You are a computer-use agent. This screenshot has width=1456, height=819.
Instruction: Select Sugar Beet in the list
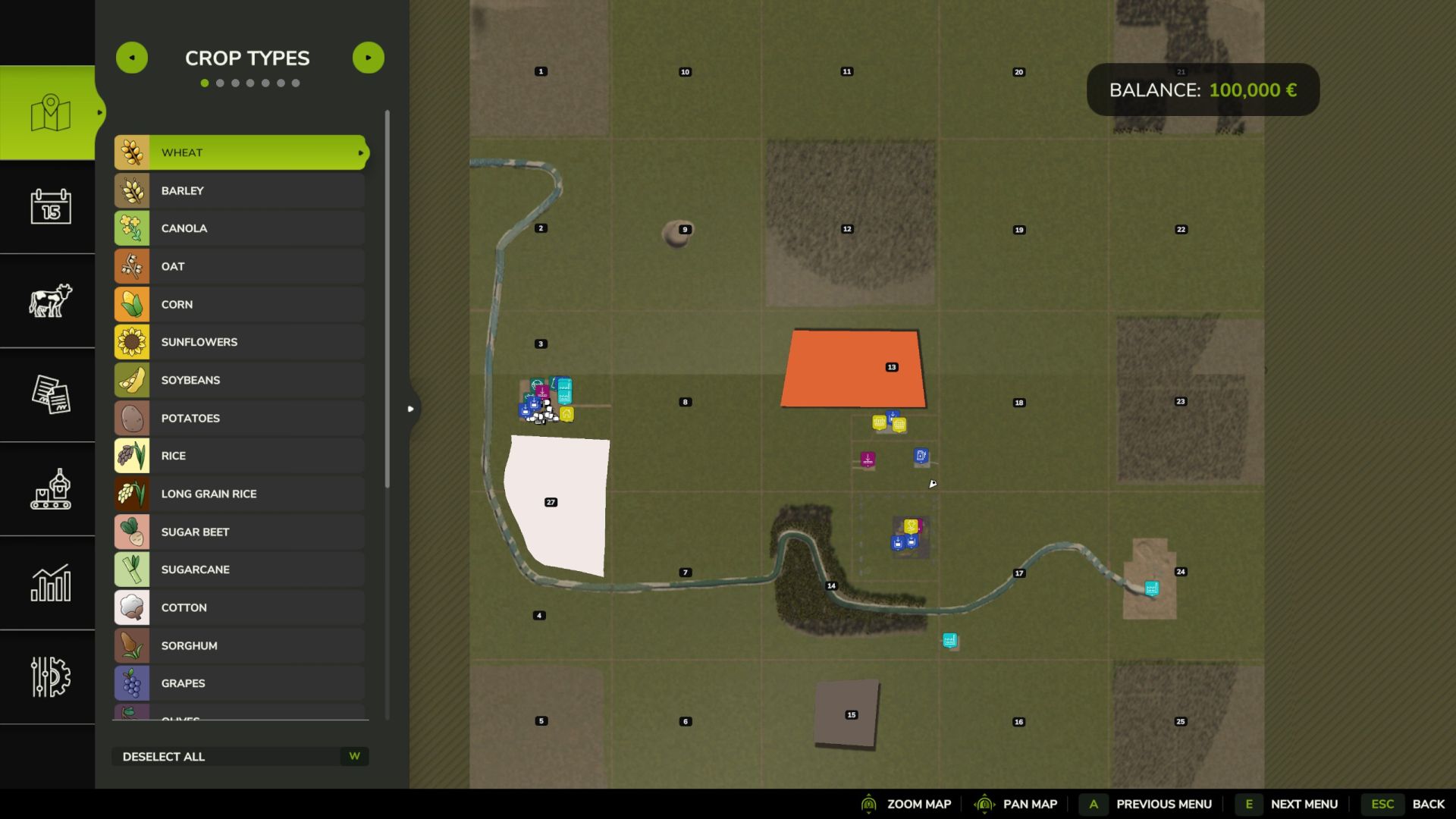tap(240, 532)
